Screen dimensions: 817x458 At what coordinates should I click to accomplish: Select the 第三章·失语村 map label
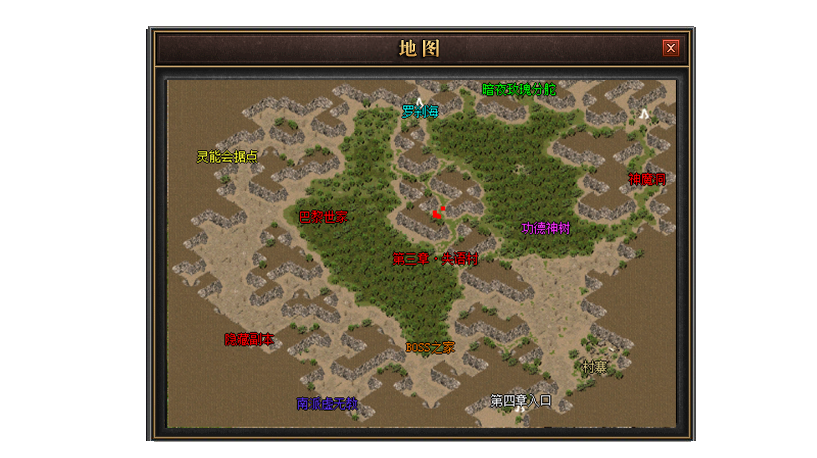(435, 258)
